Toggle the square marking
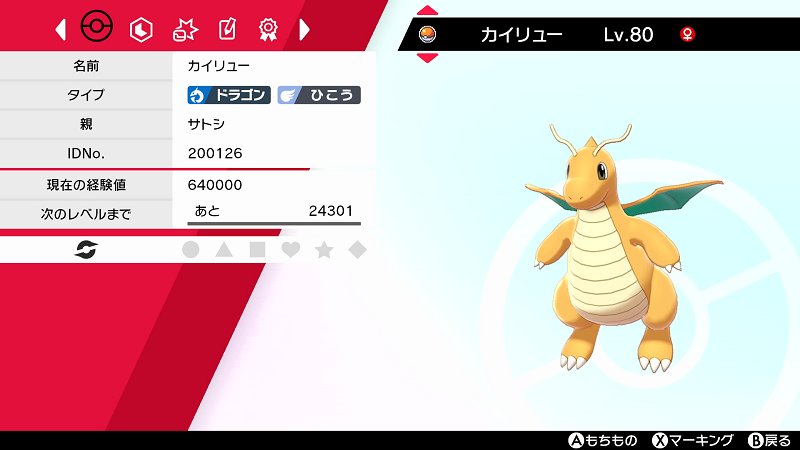Image resolution: width=800 pixels, height=450 pixels. point(257,250)
